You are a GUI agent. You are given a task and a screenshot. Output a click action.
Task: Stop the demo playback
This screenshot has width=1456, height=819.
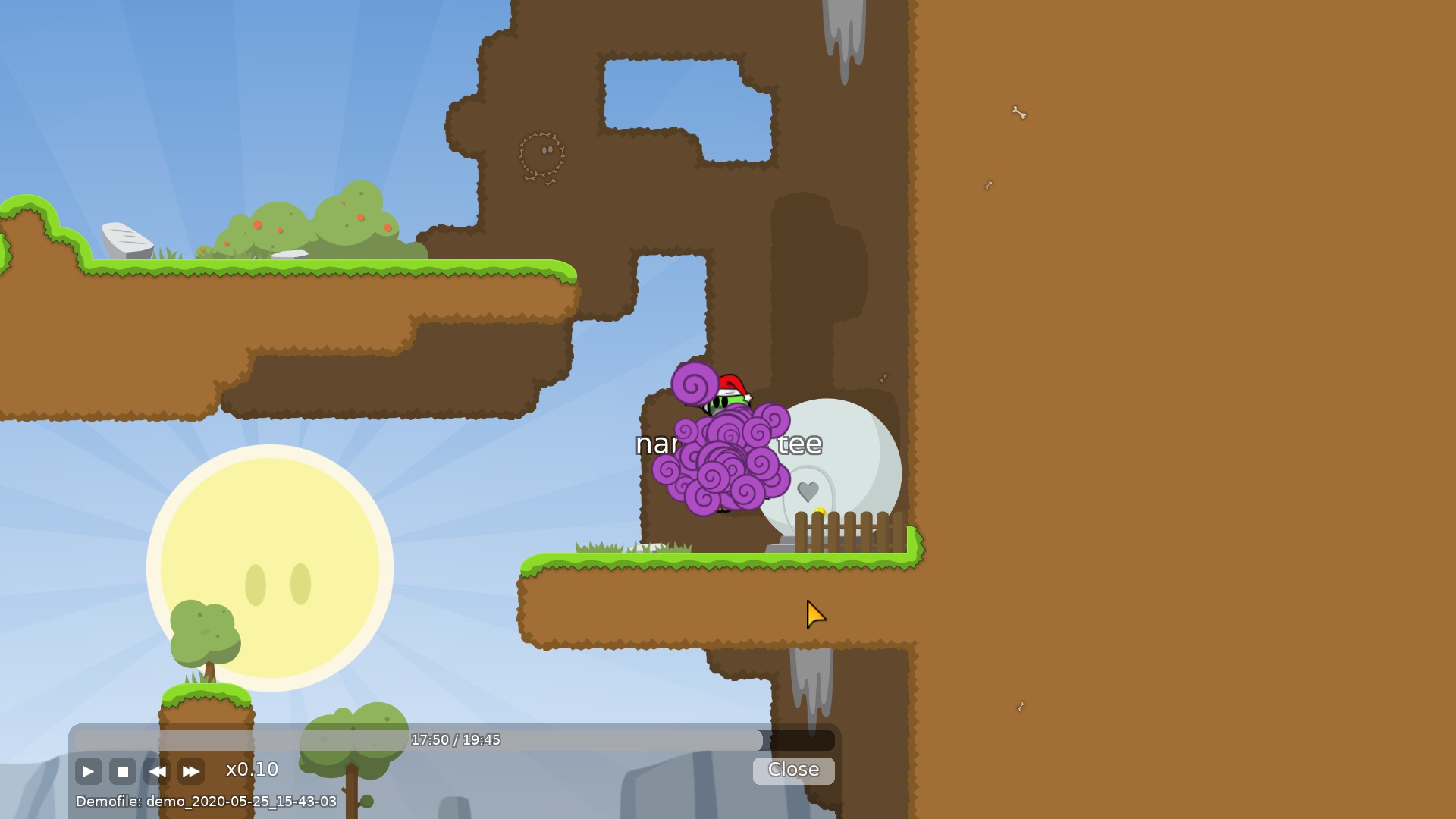click(x=123, y=772)
